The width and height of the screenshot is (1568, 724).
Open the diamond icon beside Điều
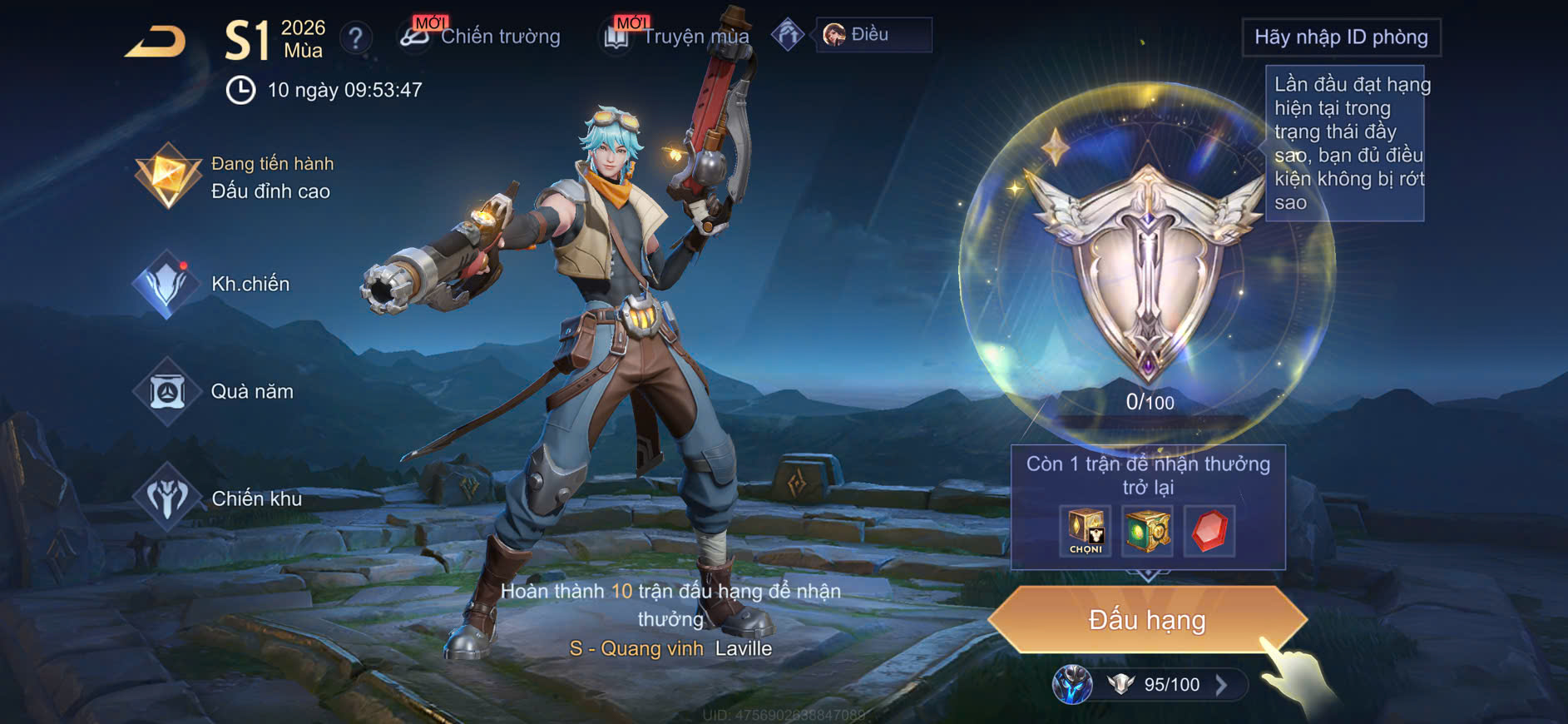coord(787,35)
